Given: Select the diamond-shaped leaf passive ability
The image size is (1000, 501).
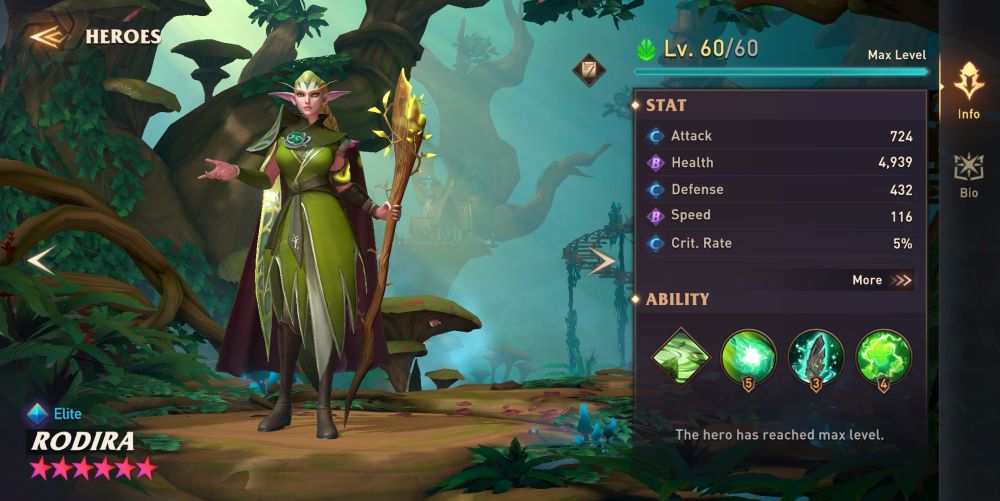Looking at the screenshot, I should (x=681, y=356).
